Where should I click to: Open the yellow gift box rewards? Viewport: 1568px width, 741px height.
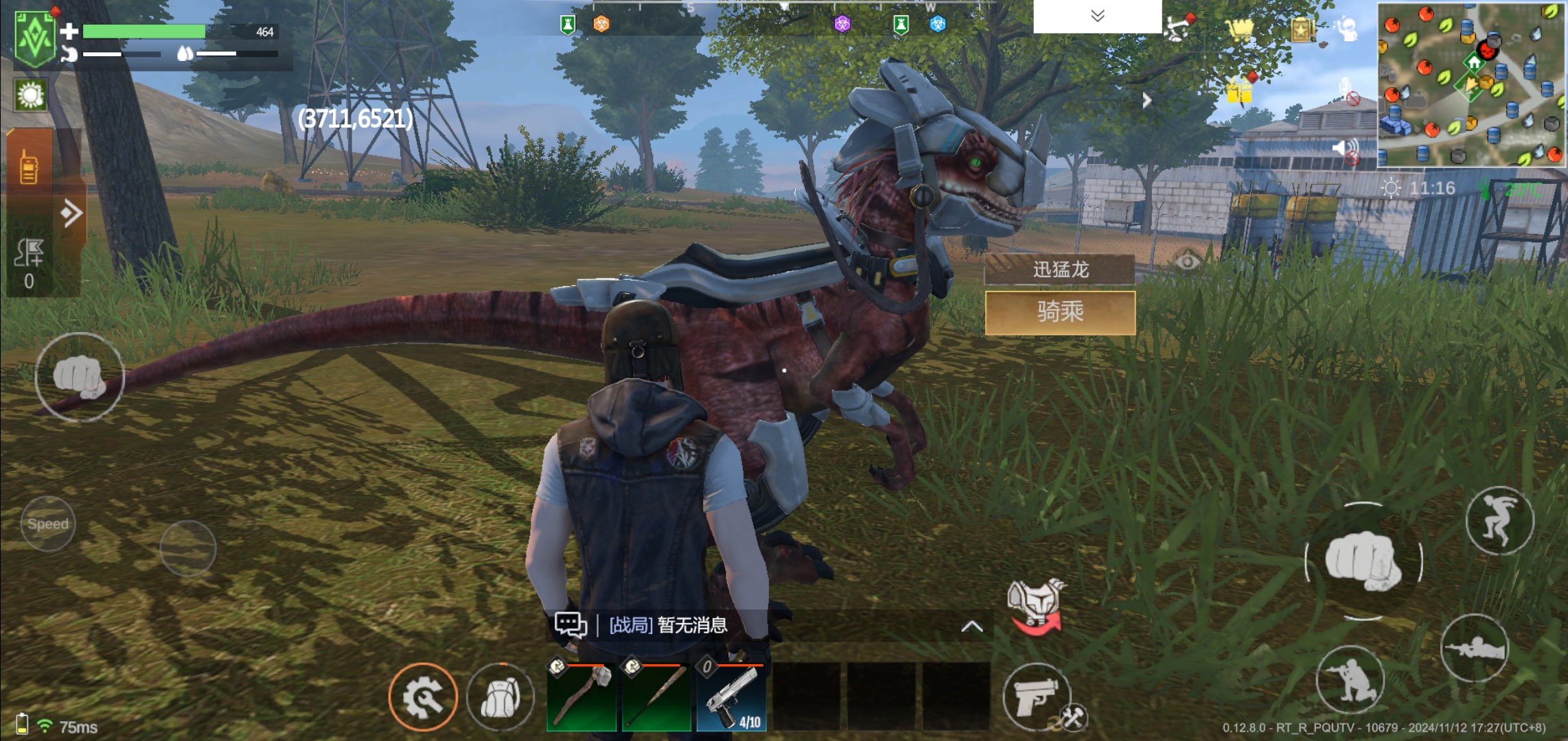coord(1240,91)
